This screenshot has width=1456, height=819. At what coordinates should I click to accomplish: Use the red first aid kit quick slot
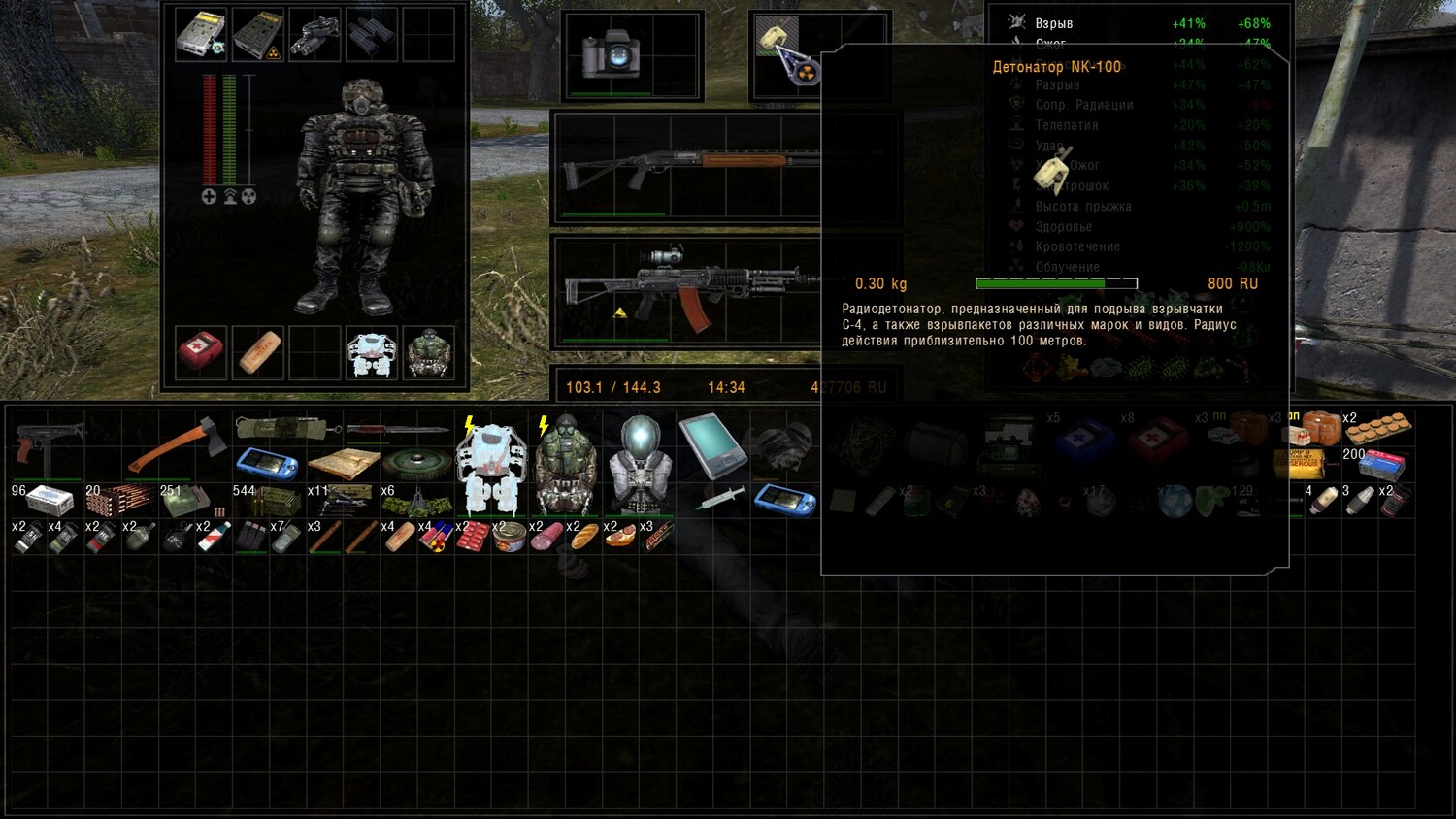201,351
